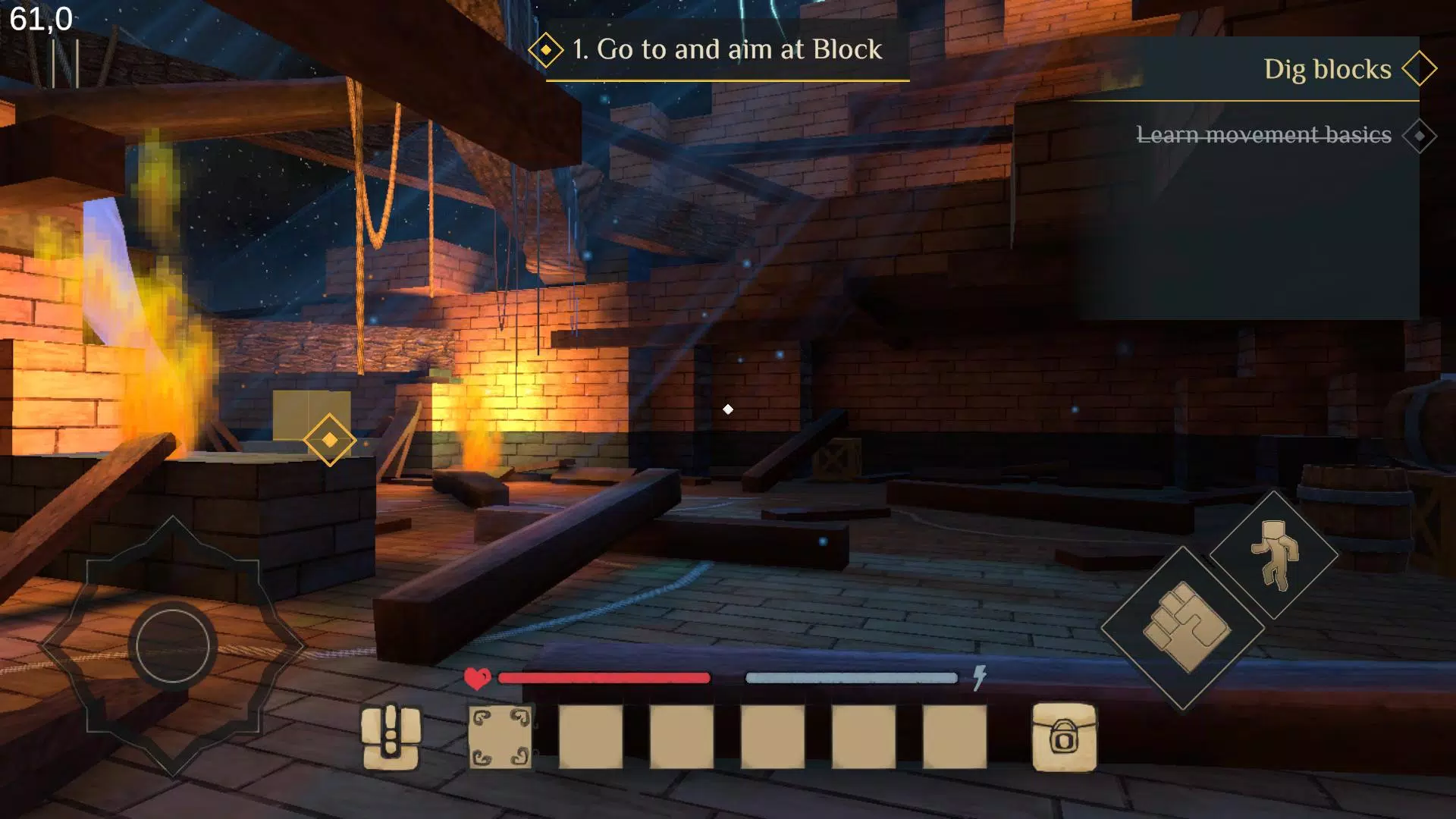Tap the diamond quest marker on the highlighted block
Screen dimensions: 1456x819
click(x=329, y=440)
